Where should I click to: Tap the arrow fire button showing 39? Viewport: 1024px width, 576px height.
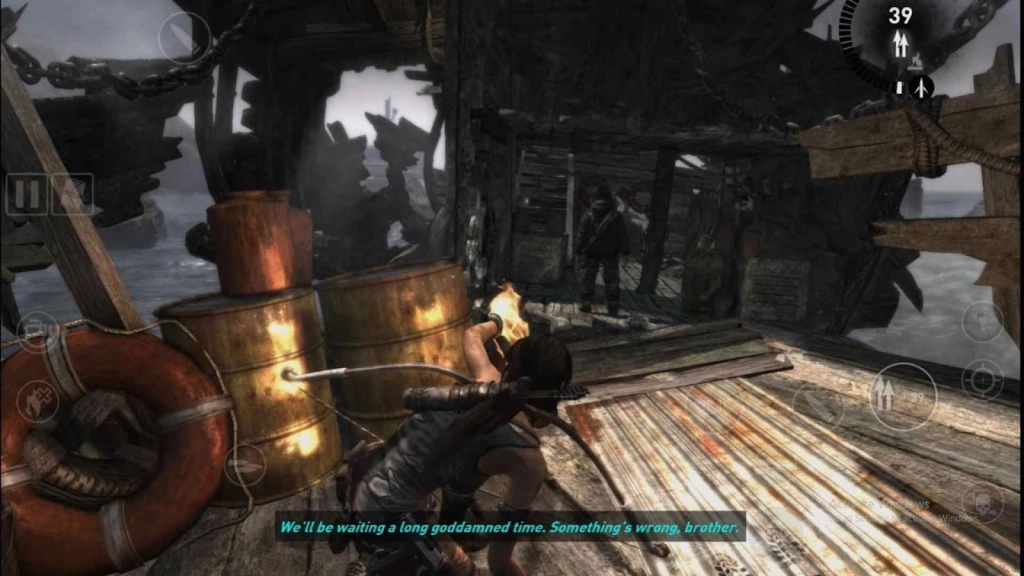[902, 396]
